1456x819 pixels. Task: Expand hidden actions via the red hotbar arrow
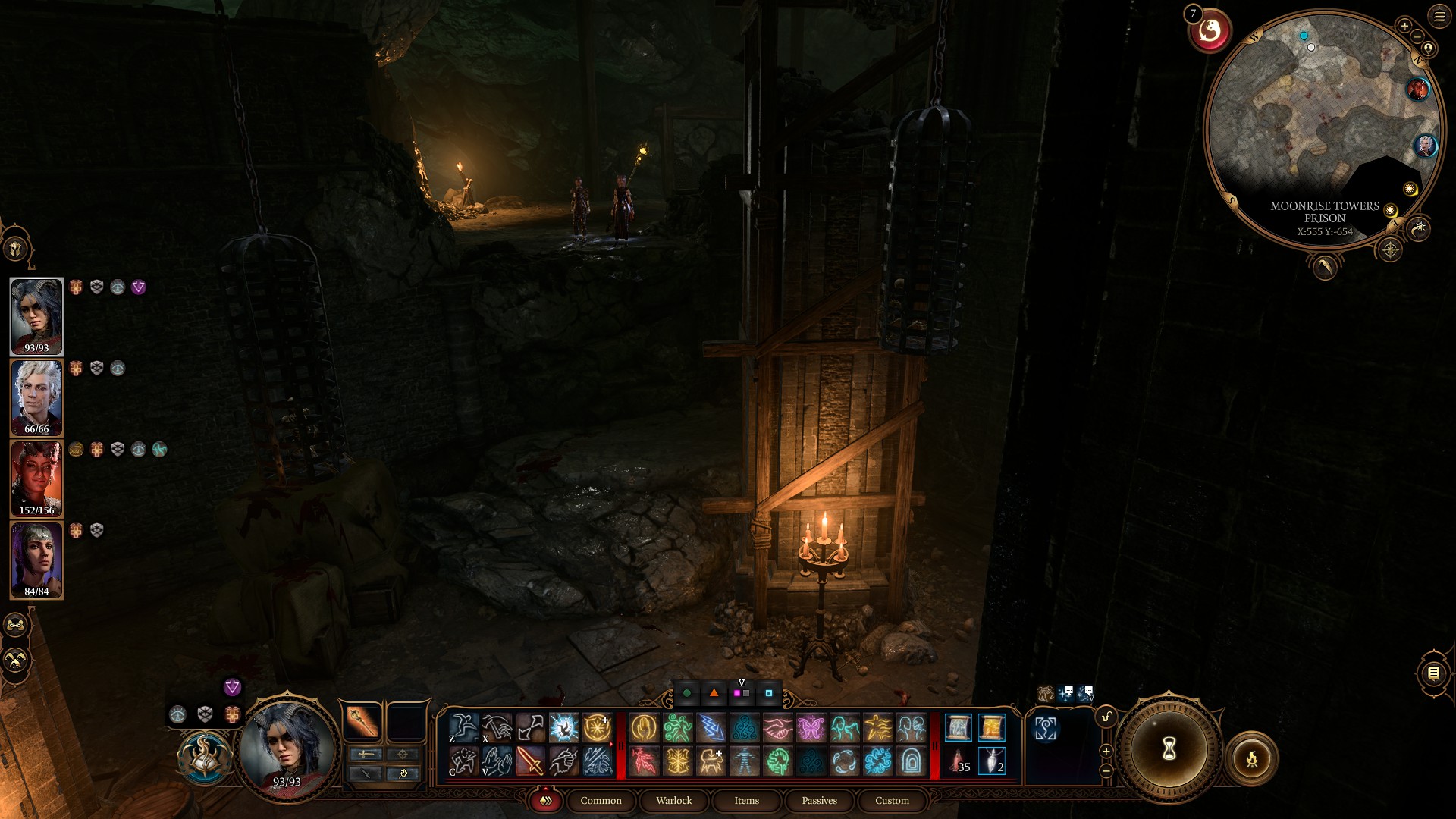pos(610,742)
